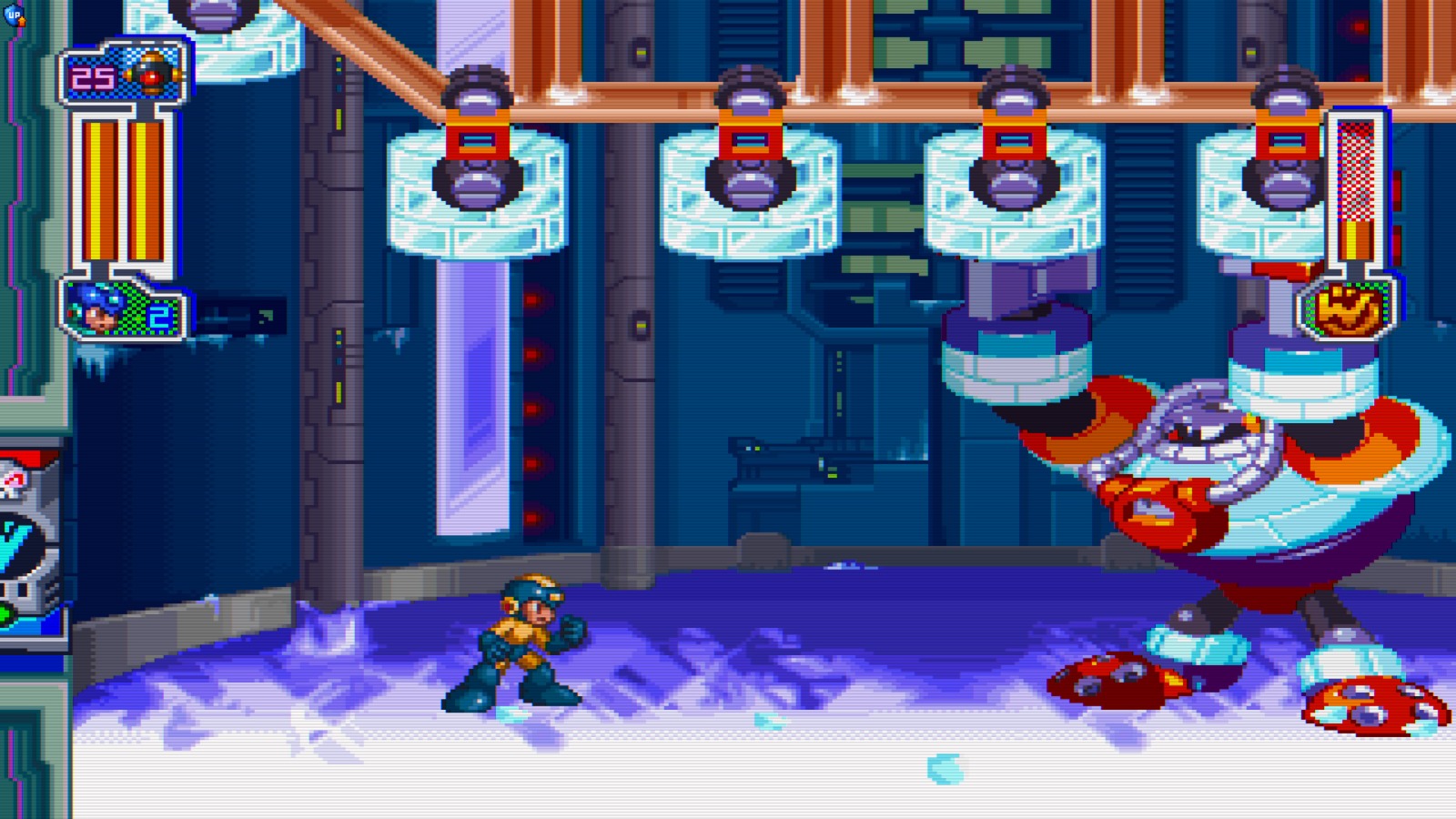1456x819 pixels.
Task: Select the dark background panel between the pillars
Action: (x=819, y=409)
